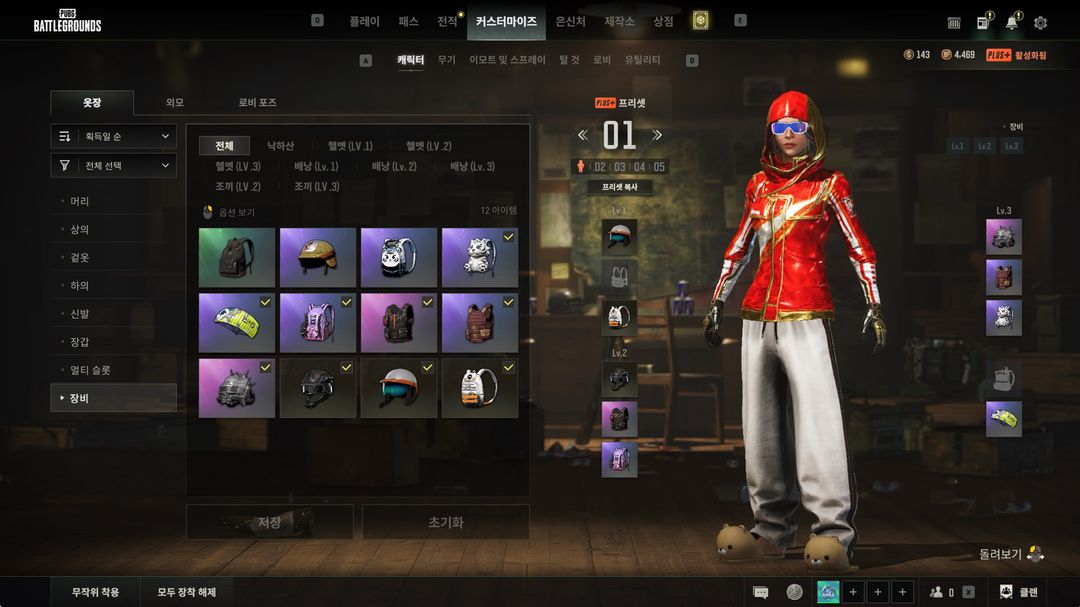The width and height of the screenshot is (1080, 607).
Task: Expand the 전체 선택 filter dropdown
Action: [x=114, y=165]
